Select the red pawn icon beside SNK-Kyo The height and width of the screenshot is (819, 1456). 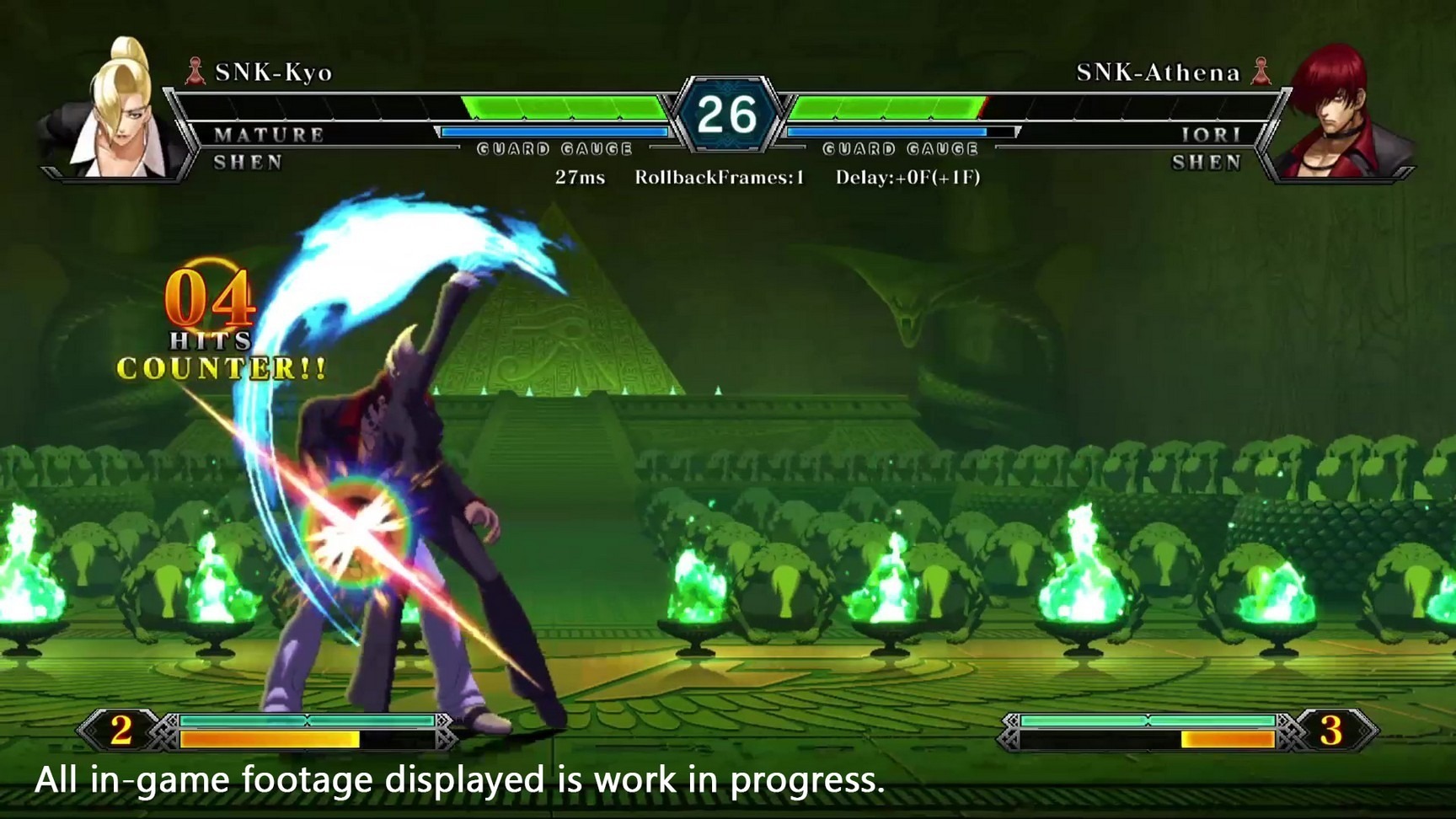tap(195, 72)
